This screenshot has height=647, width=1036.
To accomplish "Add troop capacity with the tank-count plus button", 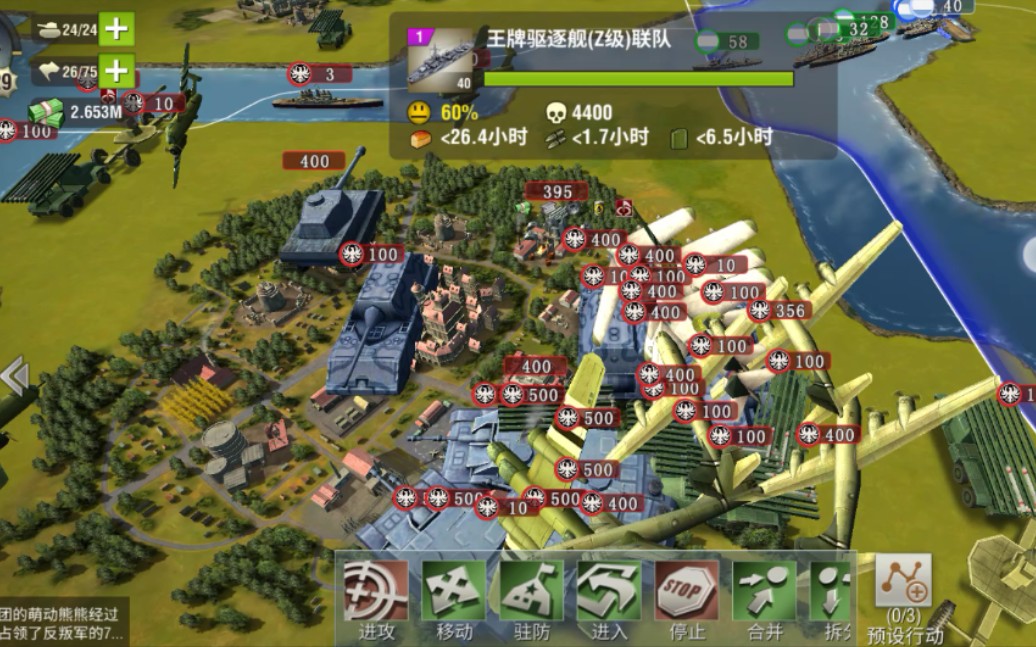I will coord(117,29).
